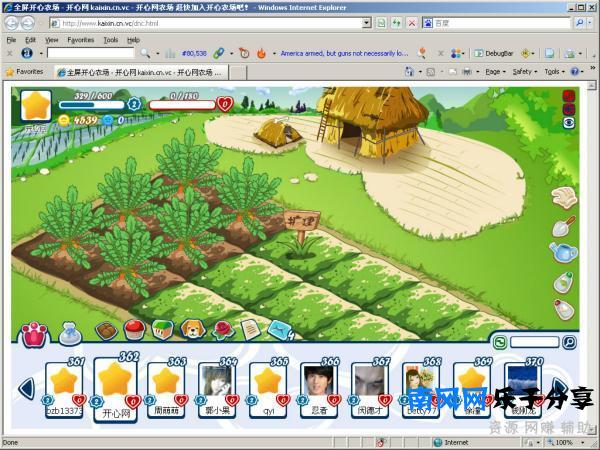600x450 pixels.
Task: Show previous friends with left arrow
Action: coord(27,388)
